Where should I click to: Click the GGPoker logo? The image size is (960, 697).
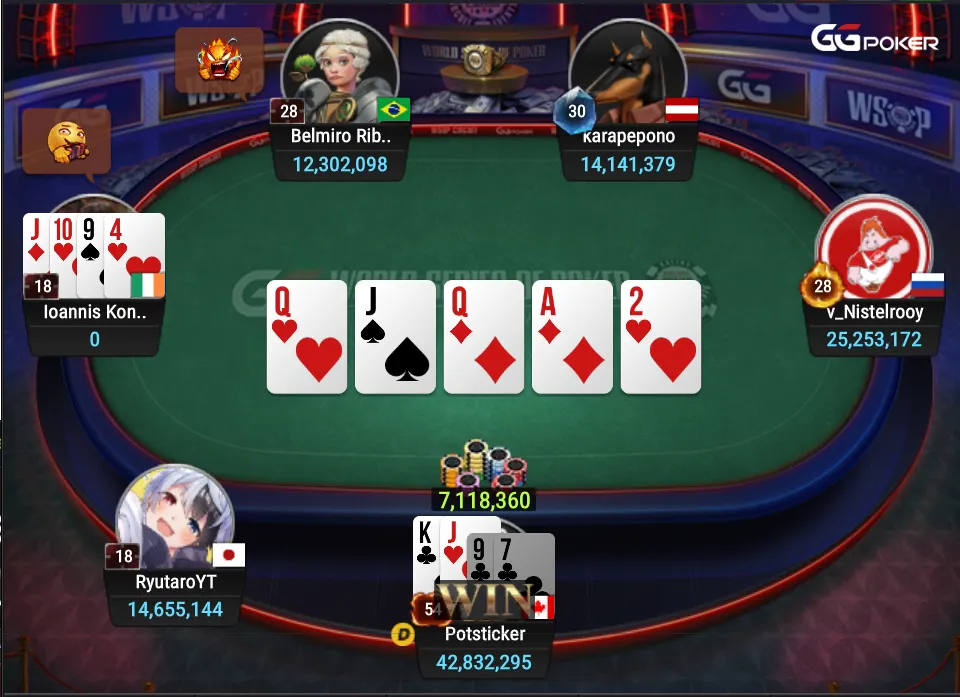pyautogui.click(x=874, y=40)
